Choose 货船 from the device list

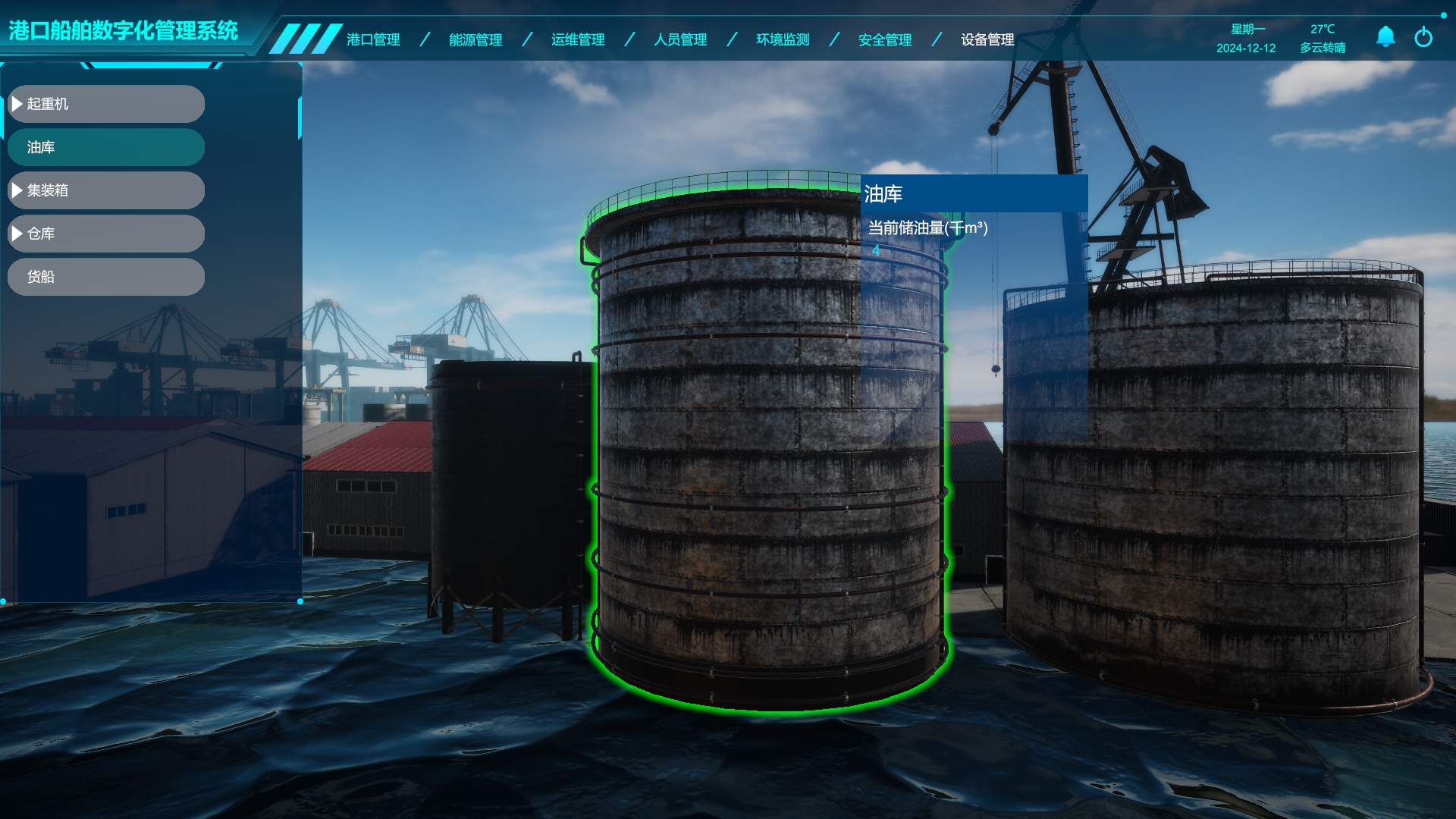tap(106, 277)
